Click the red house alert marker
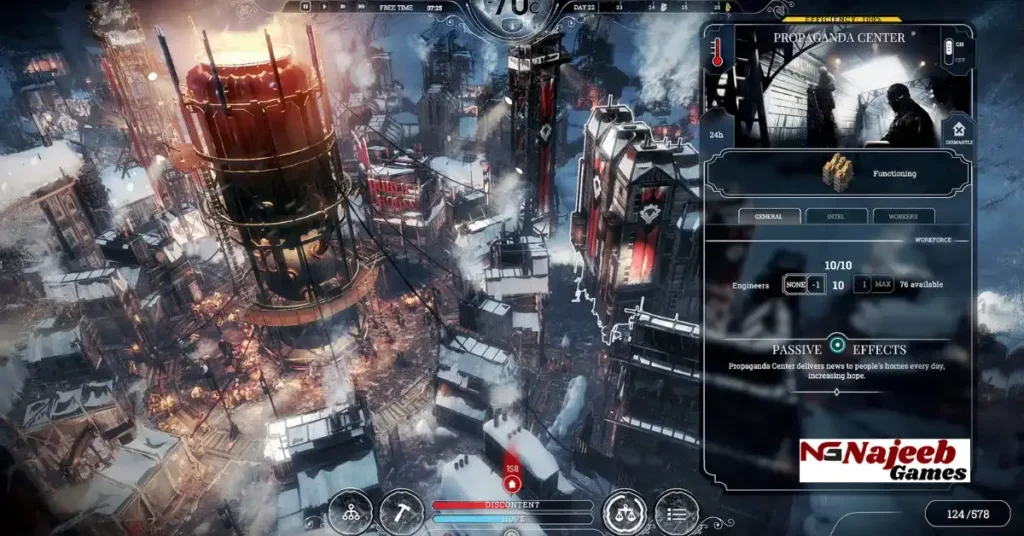This screenshot has height=536, width=1024. coord(513,483)
